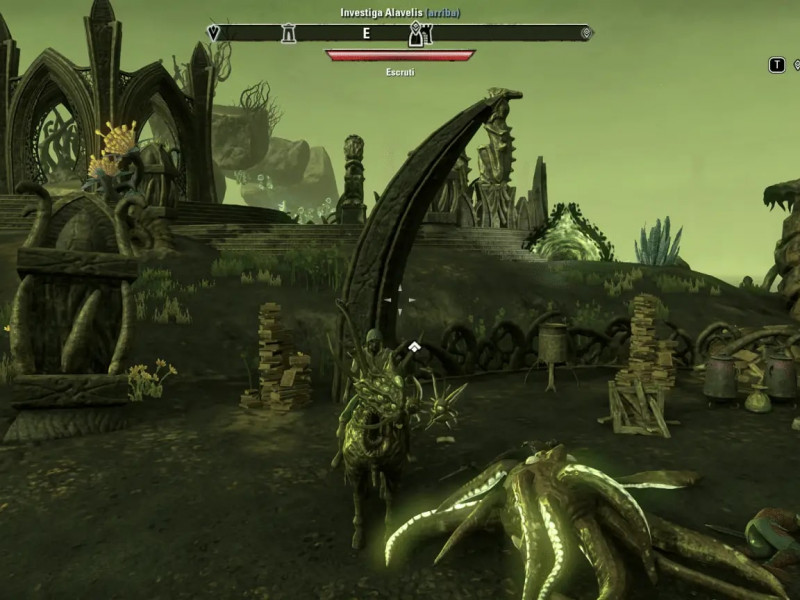This screenshot has width=800, height=600.
Task: Select the stone archway marker on the compass
Action: click(289, 33)
